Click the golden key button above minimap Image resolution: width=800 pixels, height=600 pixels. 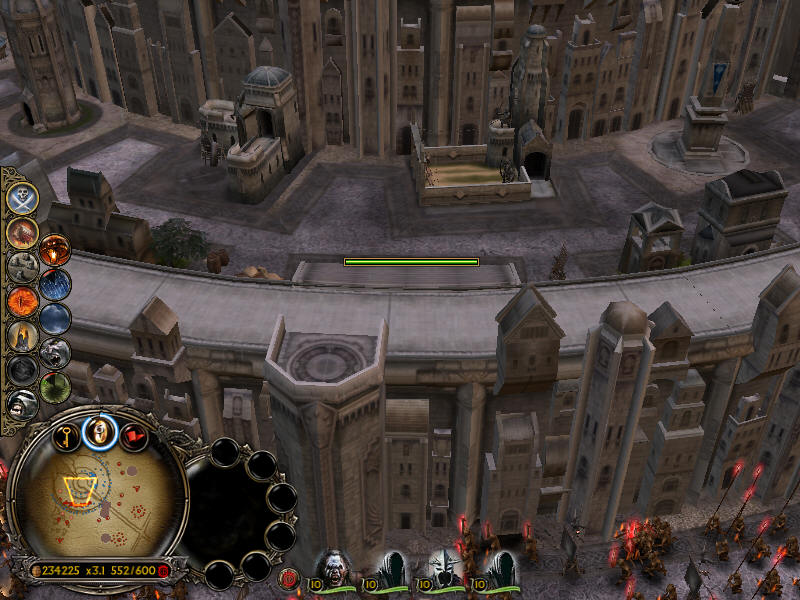tap(66, 435)
